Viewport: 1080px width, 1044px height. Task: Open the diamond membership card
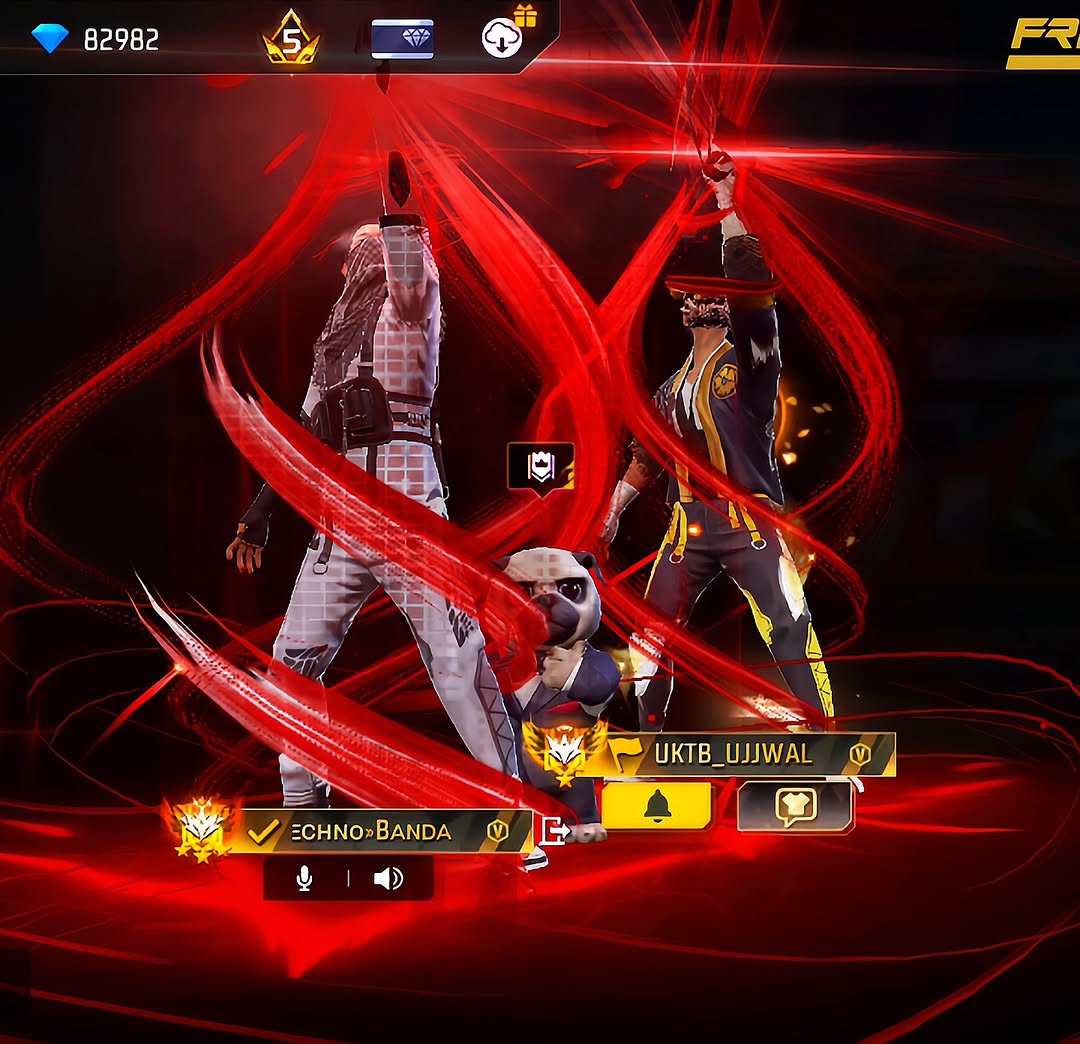tap(402, 39)
